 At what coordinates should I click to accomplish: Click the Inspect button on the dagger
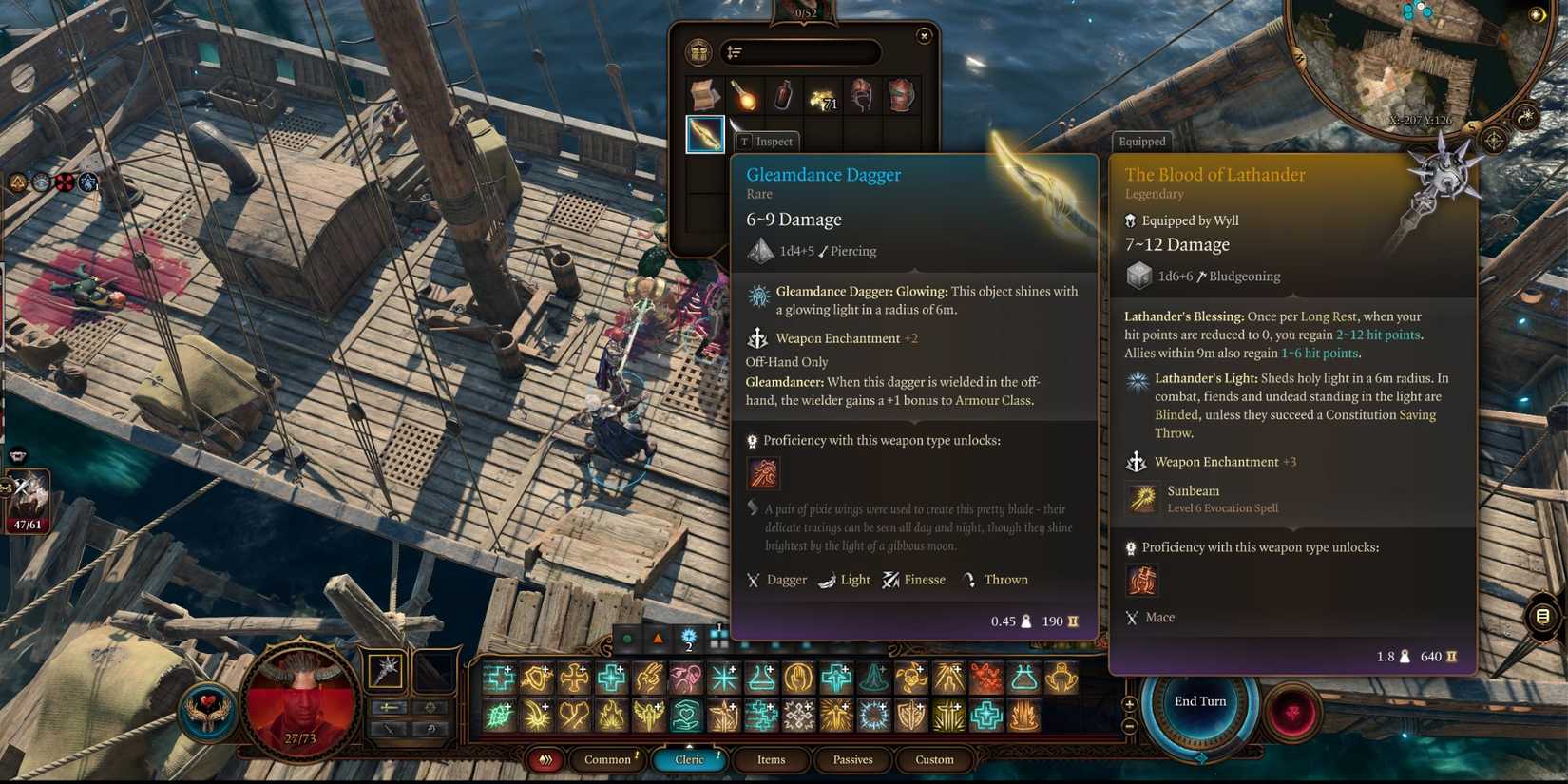click(767, 141)
